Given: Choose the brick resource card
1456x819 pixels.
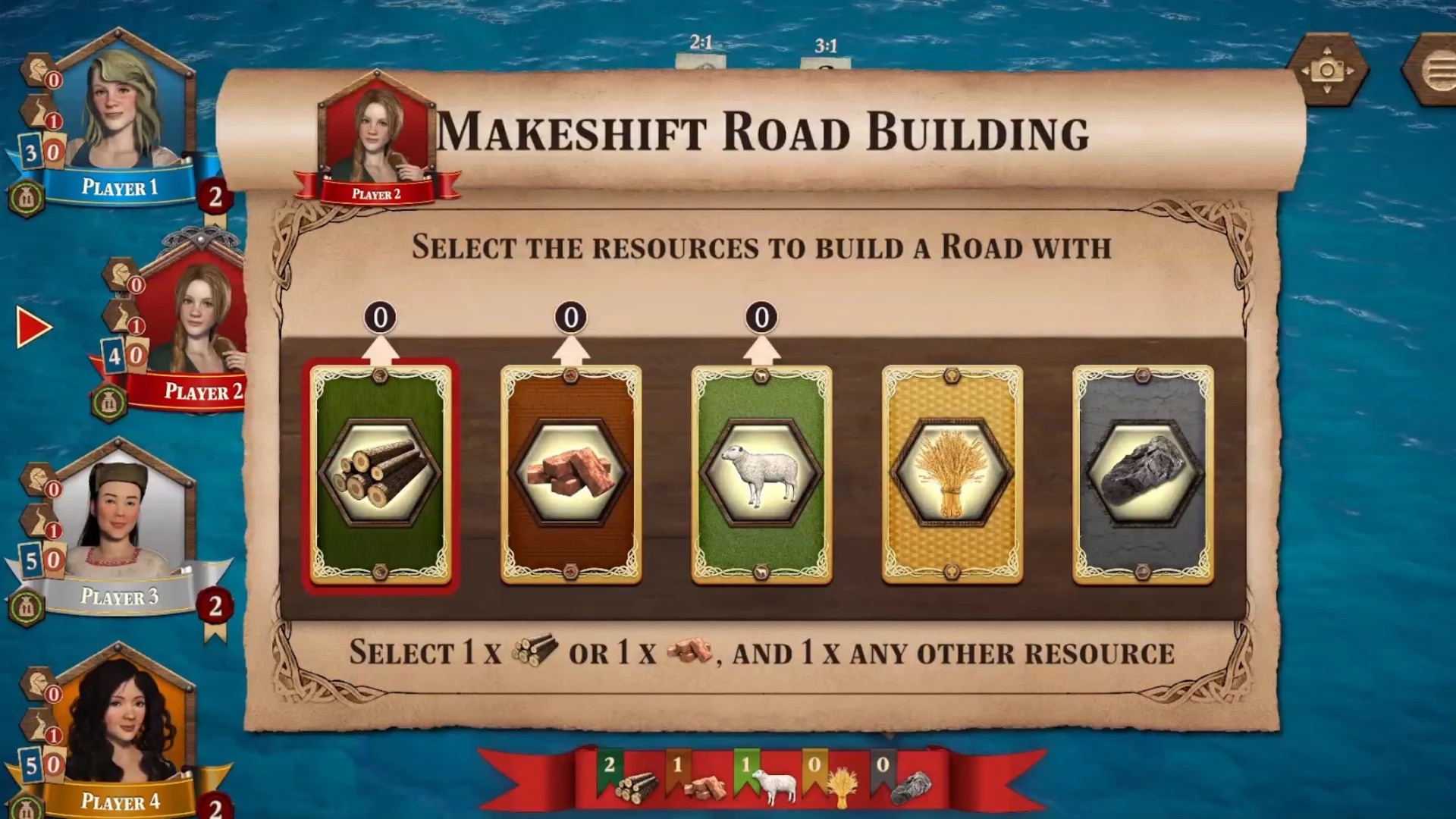Looking at the screenshot, I should point(570,475).
